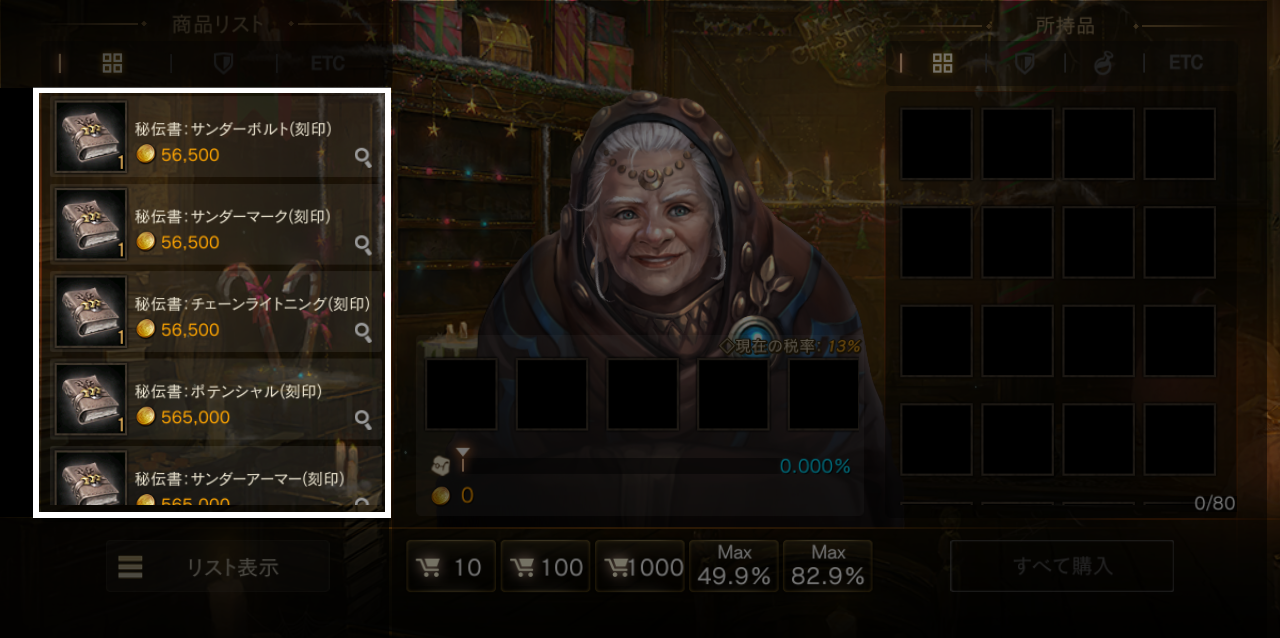
Task: Open details magnifier for サンダーマーク
Action: [x=363, y=244]
